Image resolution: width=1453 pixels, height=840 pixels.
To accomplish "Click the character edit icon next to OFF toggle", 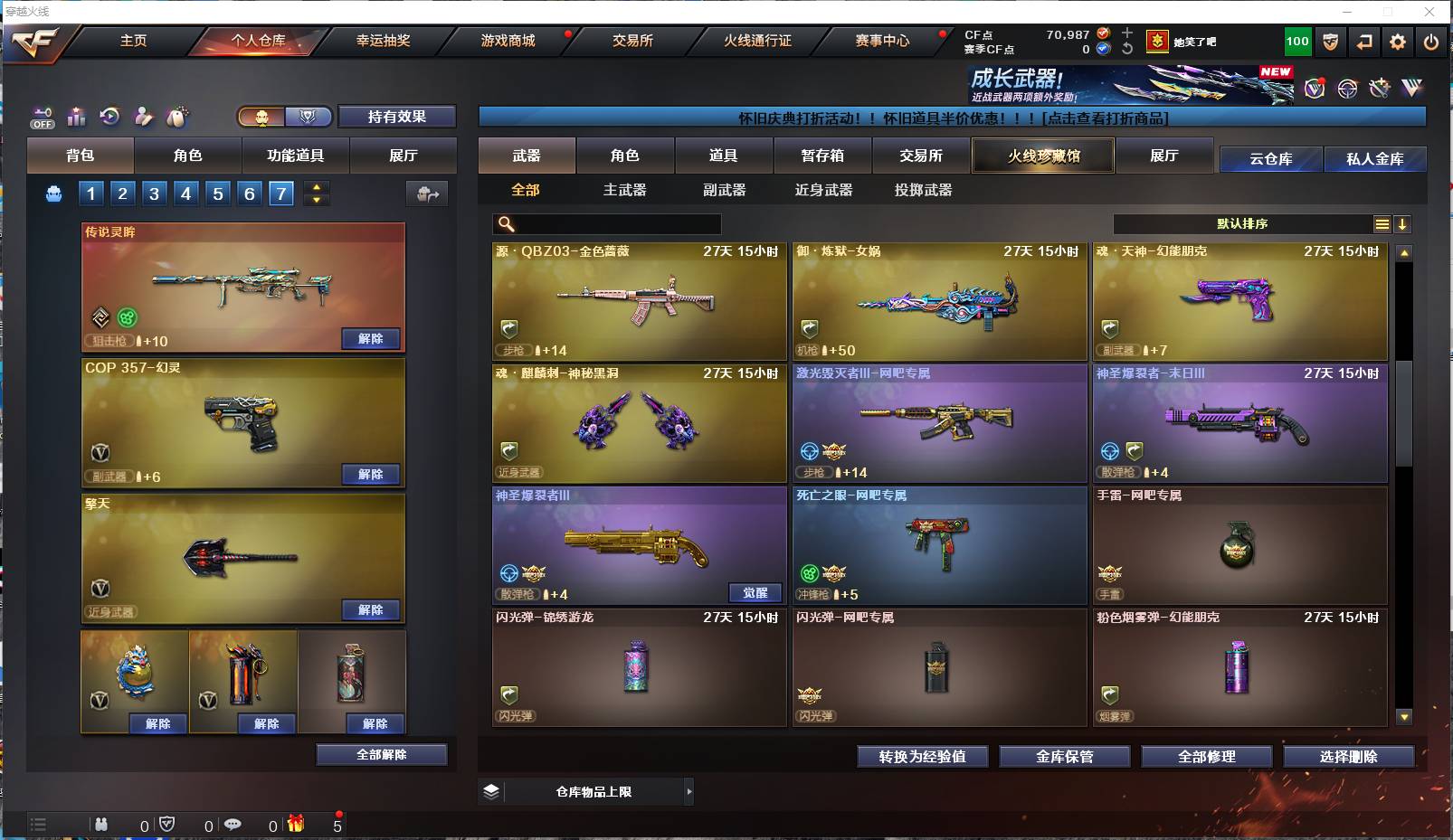I will (x=143, y=116).
